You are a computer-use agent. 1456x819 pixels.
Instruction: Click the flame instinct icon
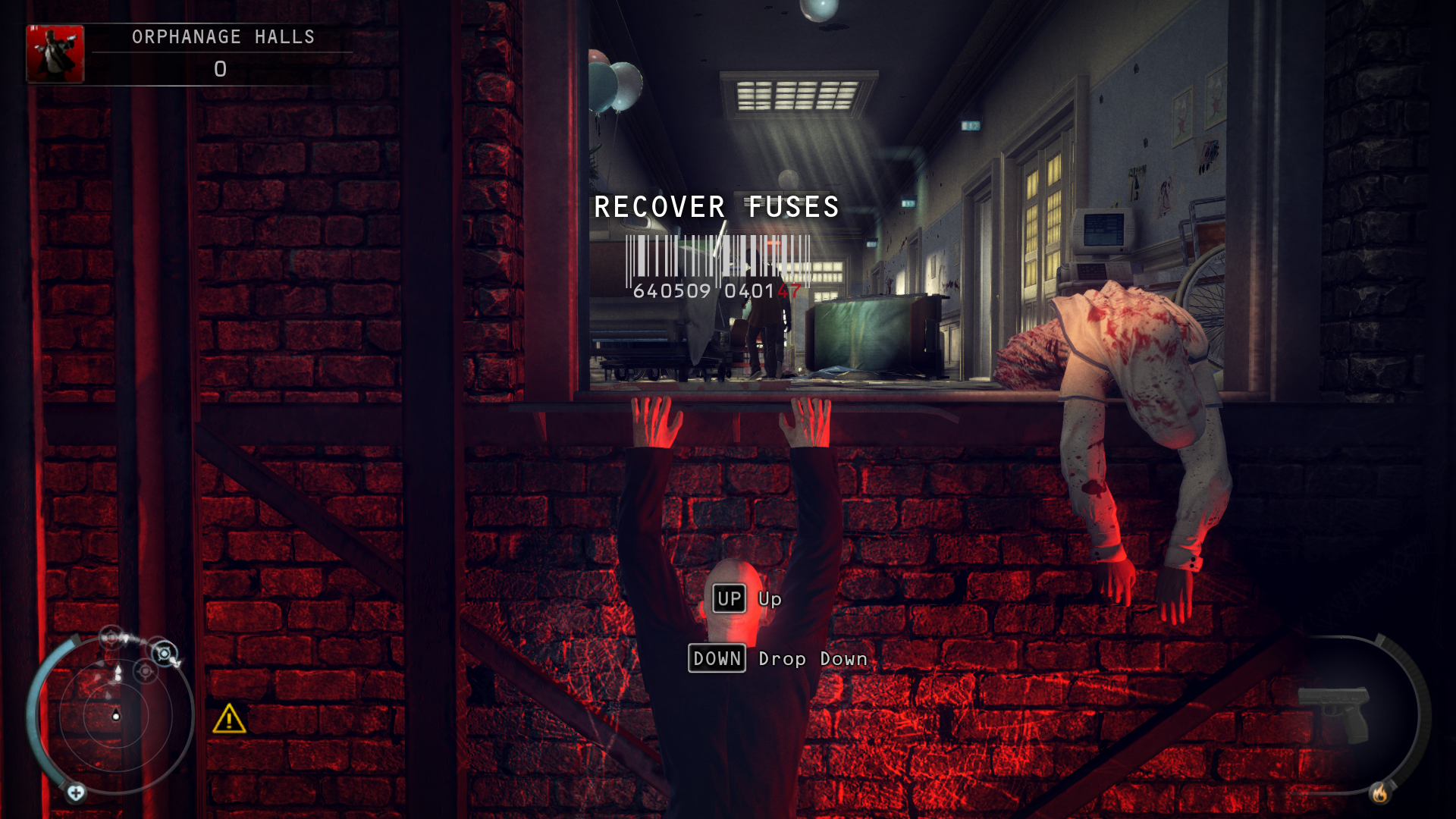click(x=1379, y=793)
